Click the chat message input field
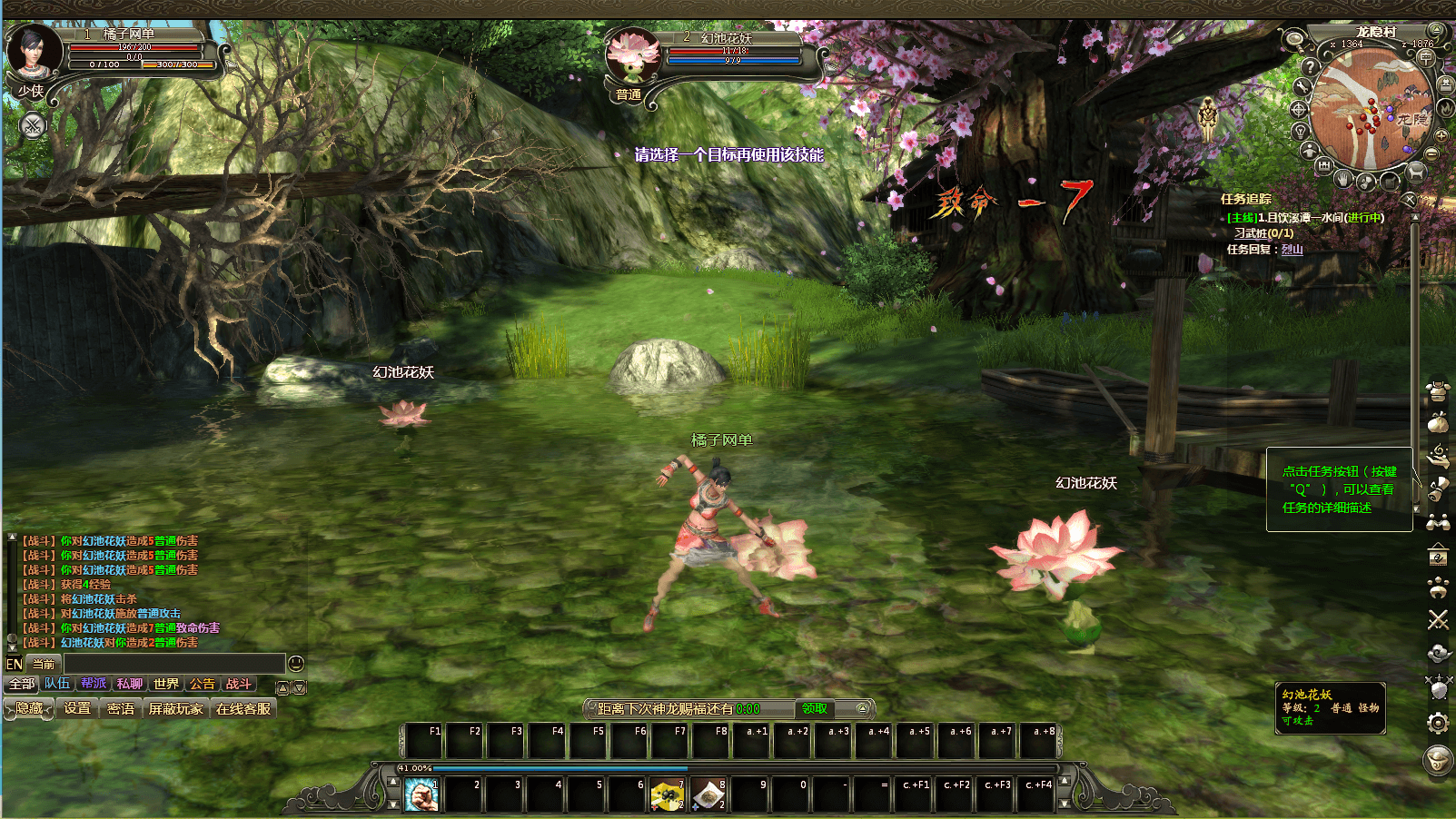The height and width of the screenshot is (819, 1456). tap(173, 664)
